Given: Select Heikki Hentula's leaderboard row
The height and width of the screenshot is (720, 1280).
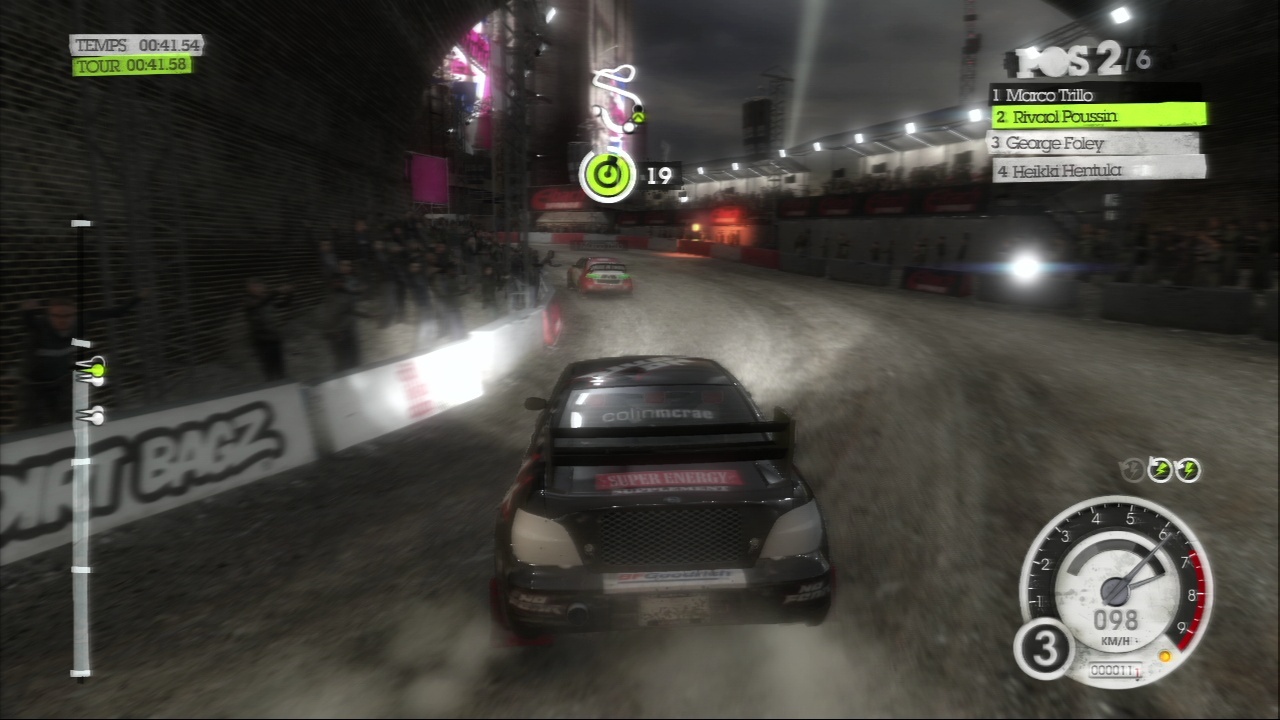Looking at the screenshot, I should (x=1098, y=170).
